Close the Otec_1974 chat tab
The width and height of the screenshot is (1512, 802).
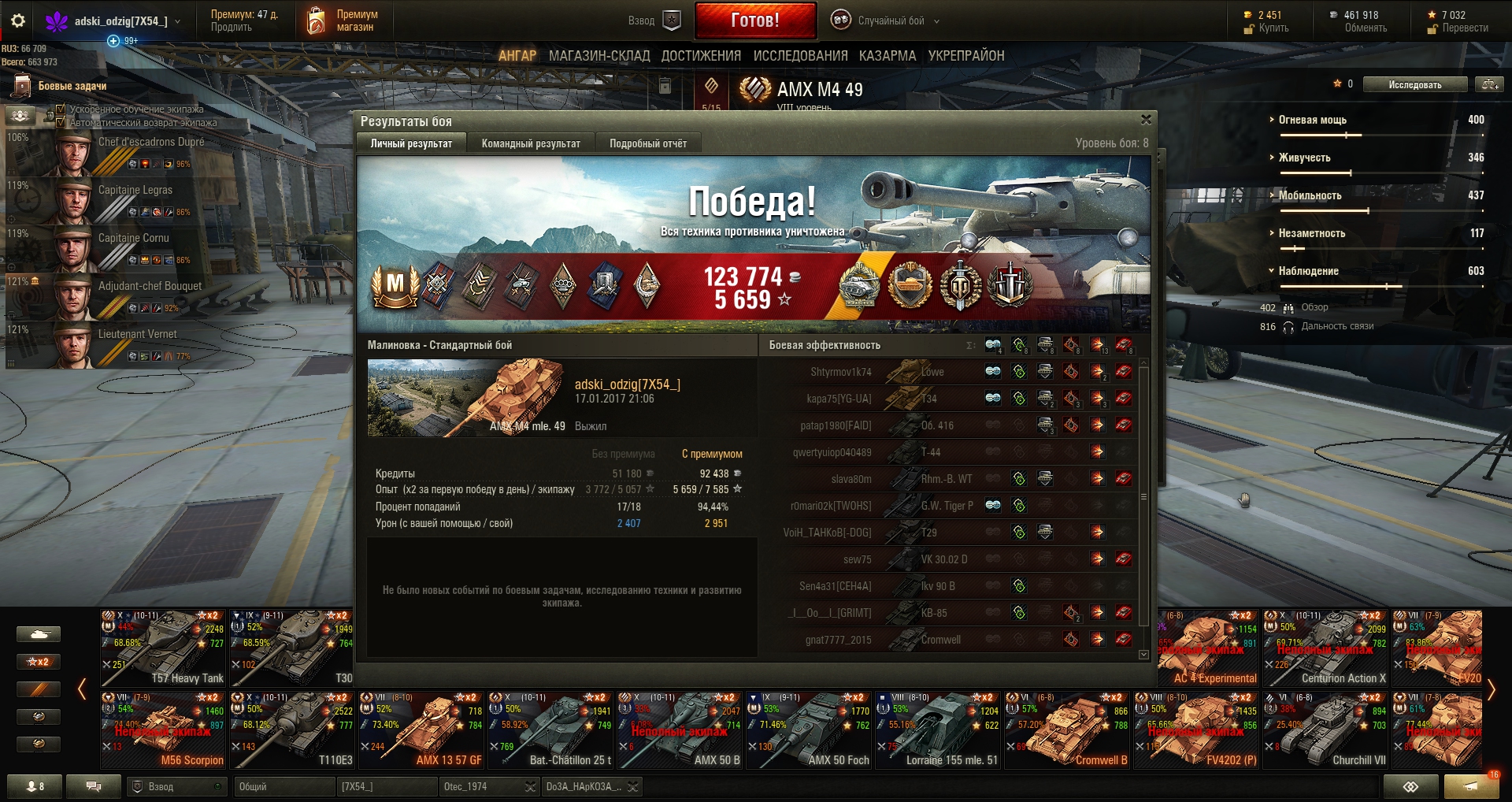(x=530, y=786)
